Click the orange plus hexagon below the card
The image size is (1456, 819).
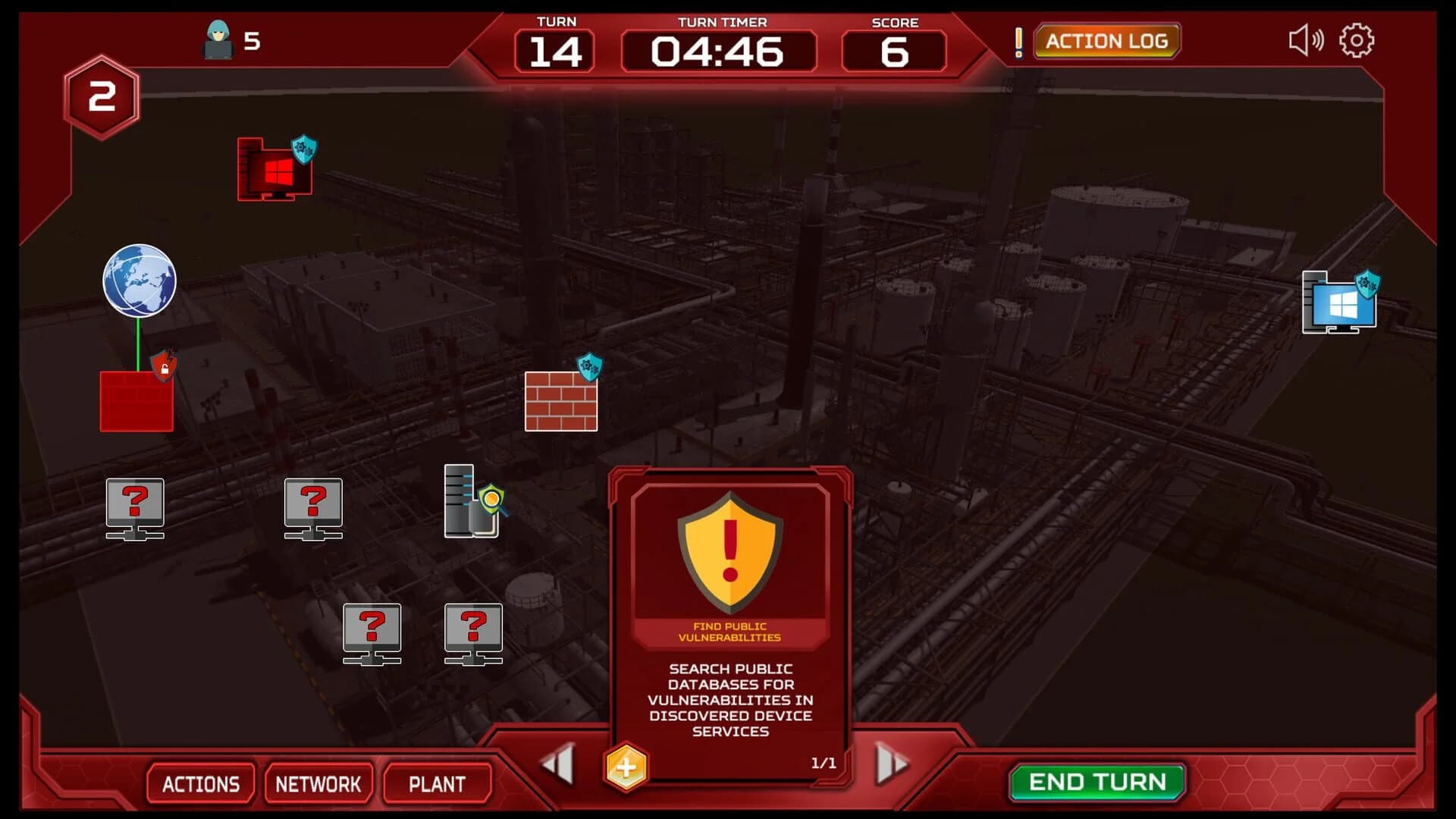click(x=627, y=767)
